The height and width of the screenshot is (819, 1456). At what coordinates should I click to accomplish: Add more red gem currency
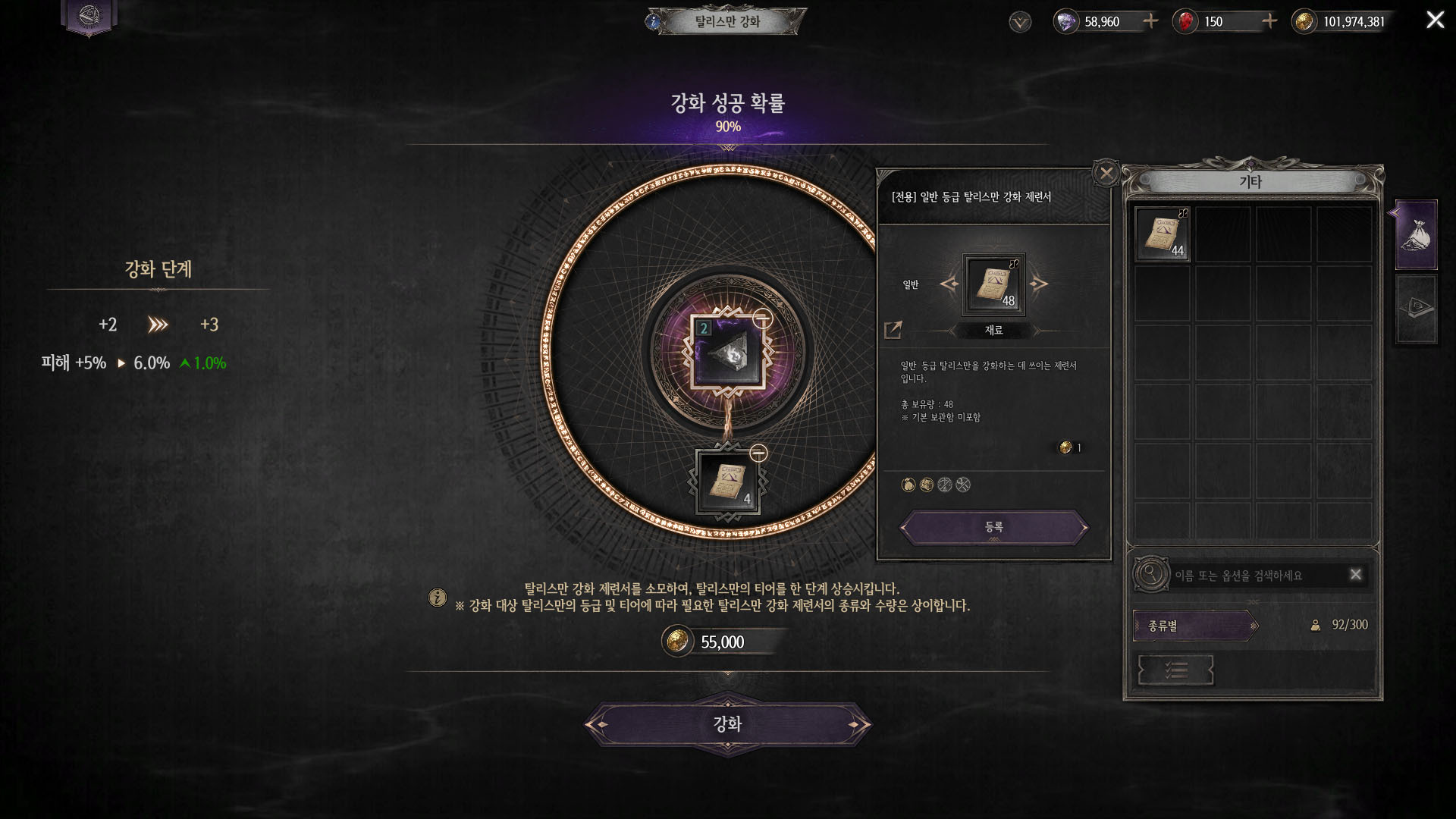coord(1269,21)
